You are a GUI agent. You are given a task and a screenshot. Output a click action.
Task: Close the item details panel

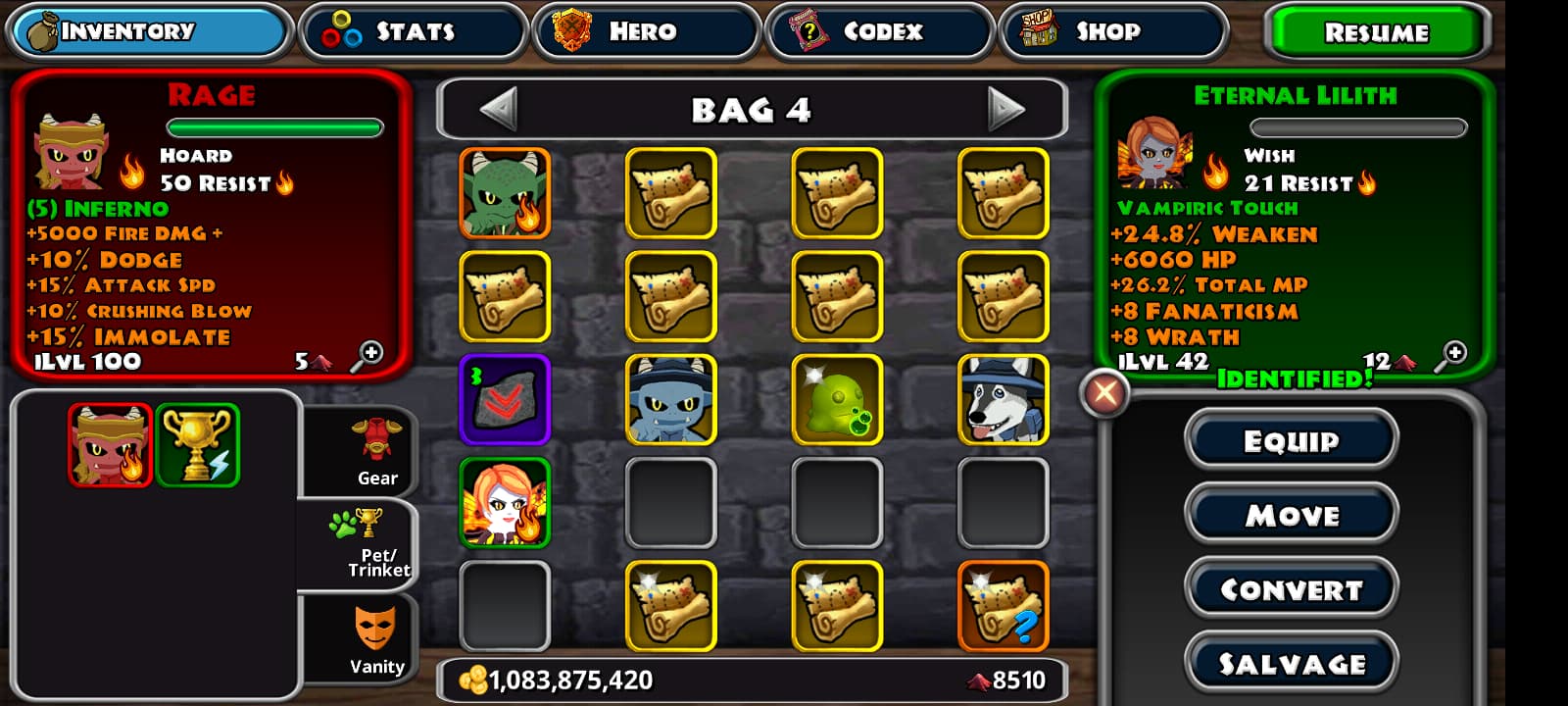click(x=1104, y=394)
